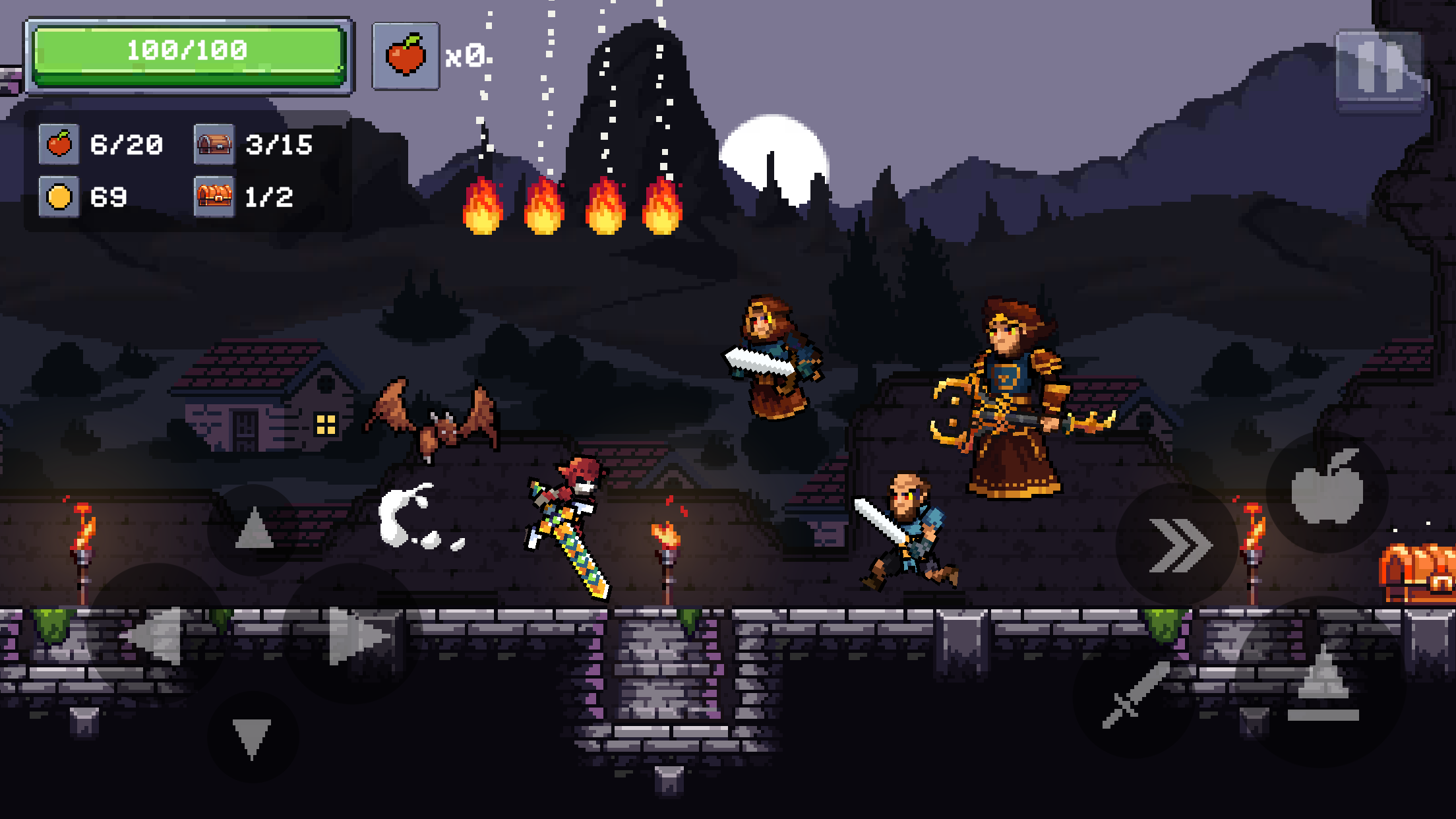Viewport: 1456px width, 819px height.
Task: Tap the up arrow on the d-pad
Action: pos(254,530)
